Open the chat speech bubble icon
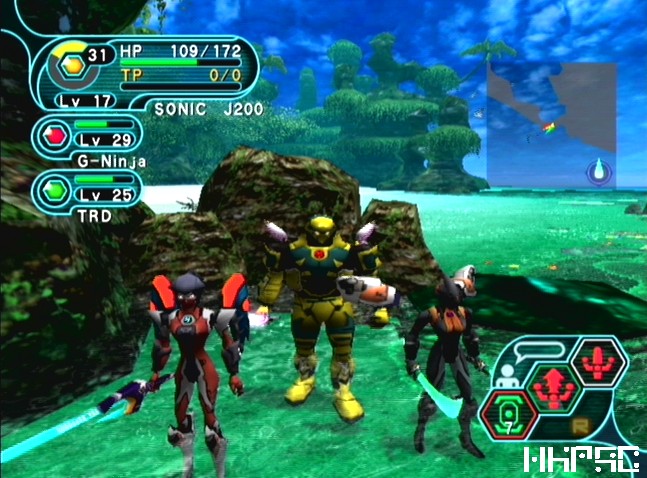 point(551,348)
